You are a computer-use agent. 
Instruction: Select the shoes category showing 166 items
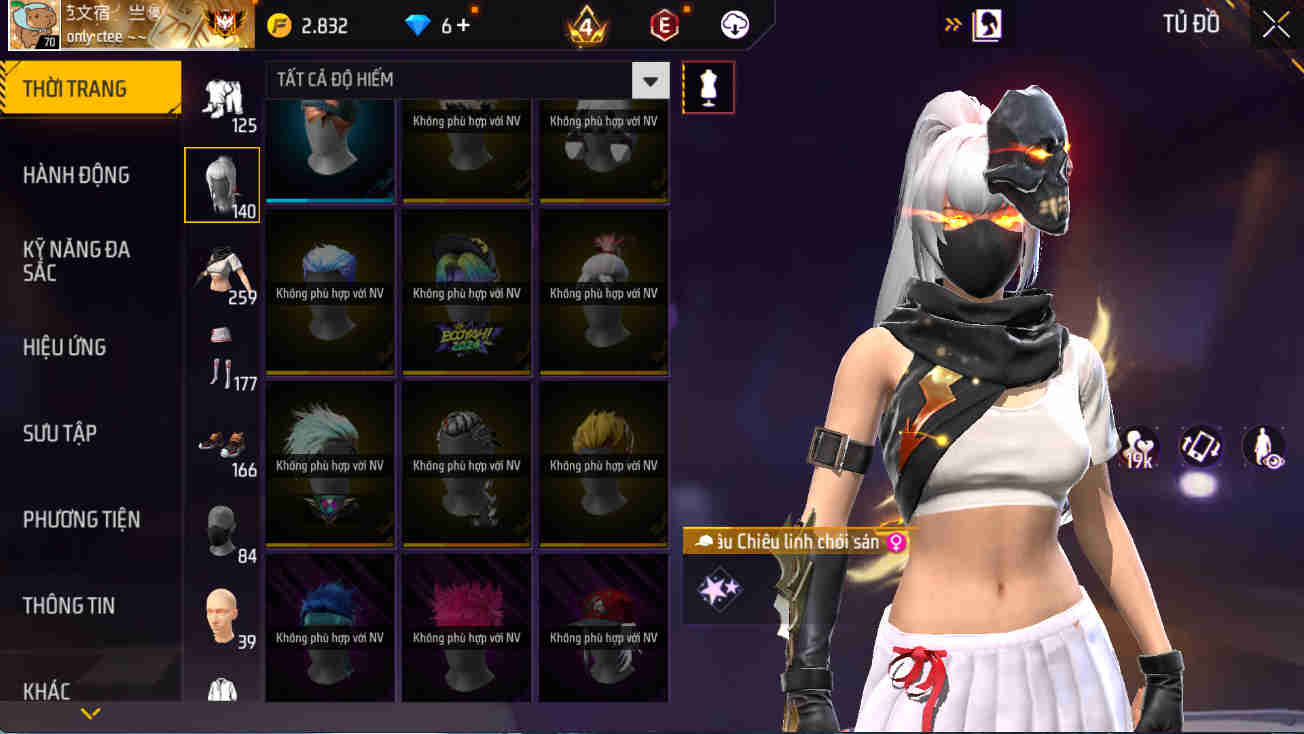tap(222, 445)
